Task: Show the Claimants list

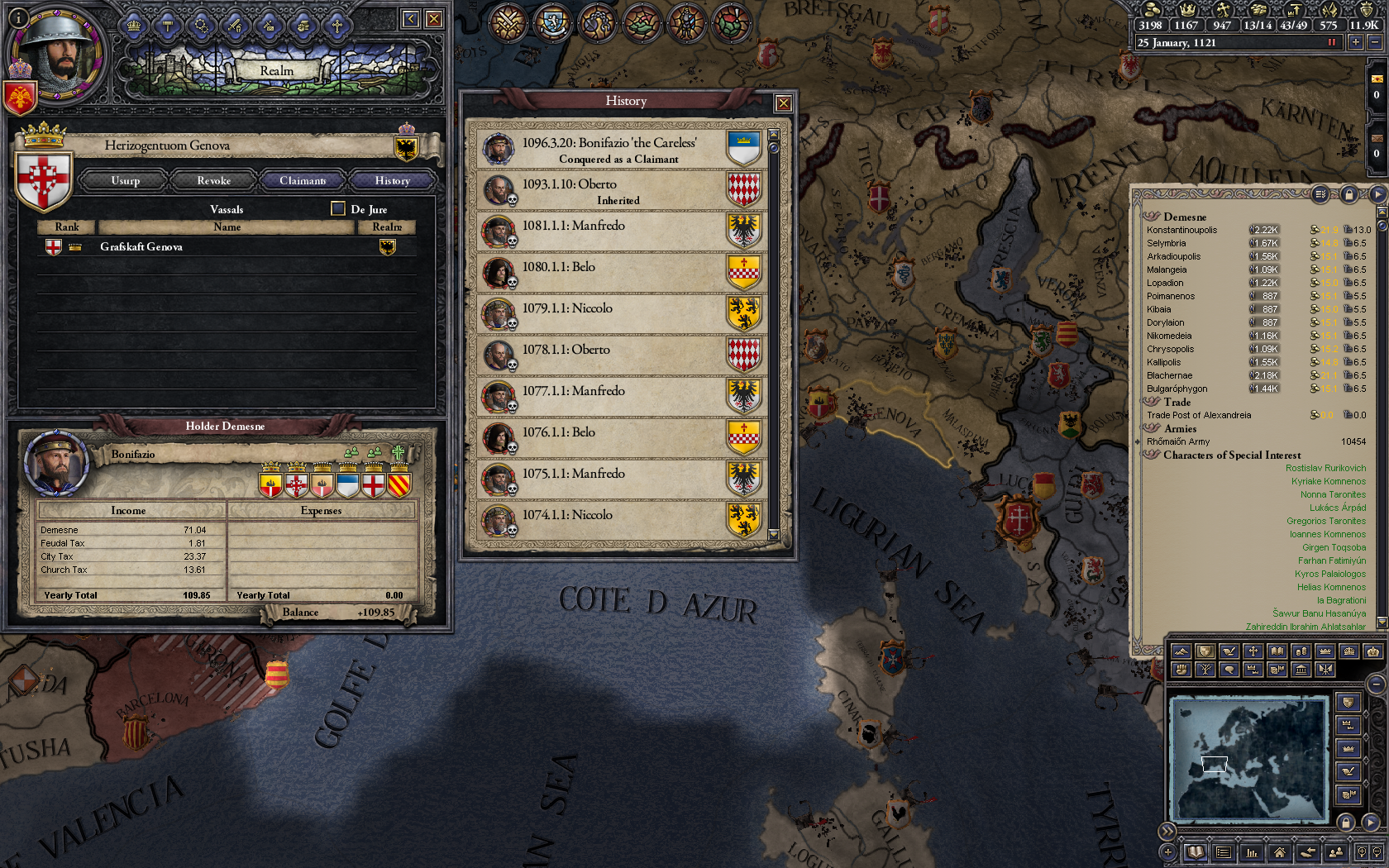Action: tap(303, 180)
